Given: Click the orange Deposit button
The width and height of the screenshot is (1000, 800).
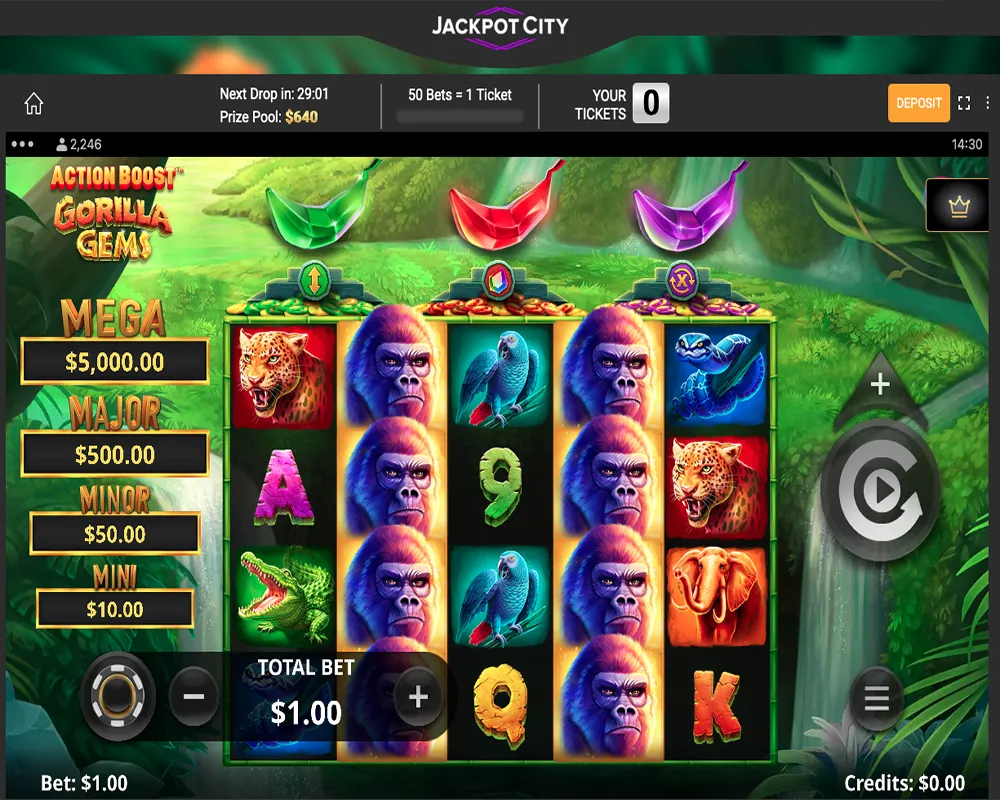Looking at the screenshot, I should tap(918, 103).
